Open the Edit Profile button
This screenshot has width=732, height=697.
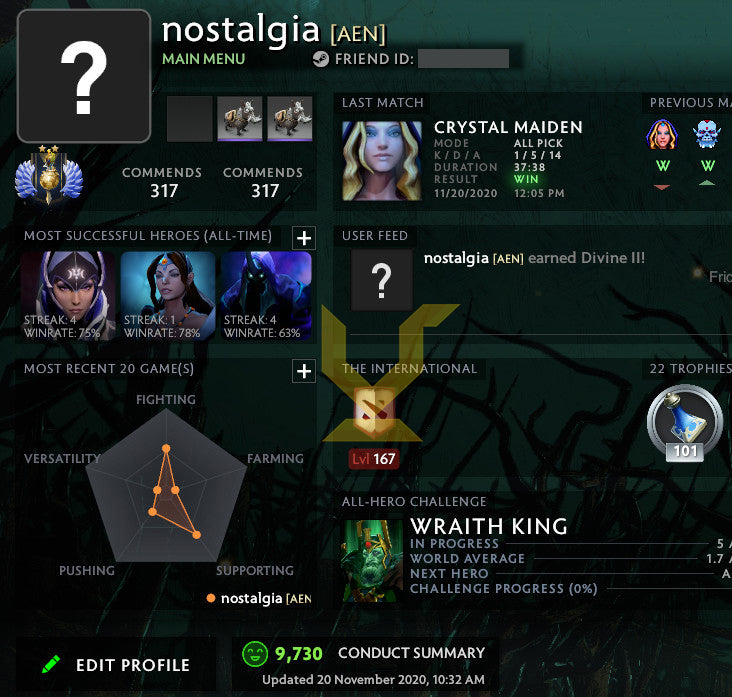coord(117,665)
